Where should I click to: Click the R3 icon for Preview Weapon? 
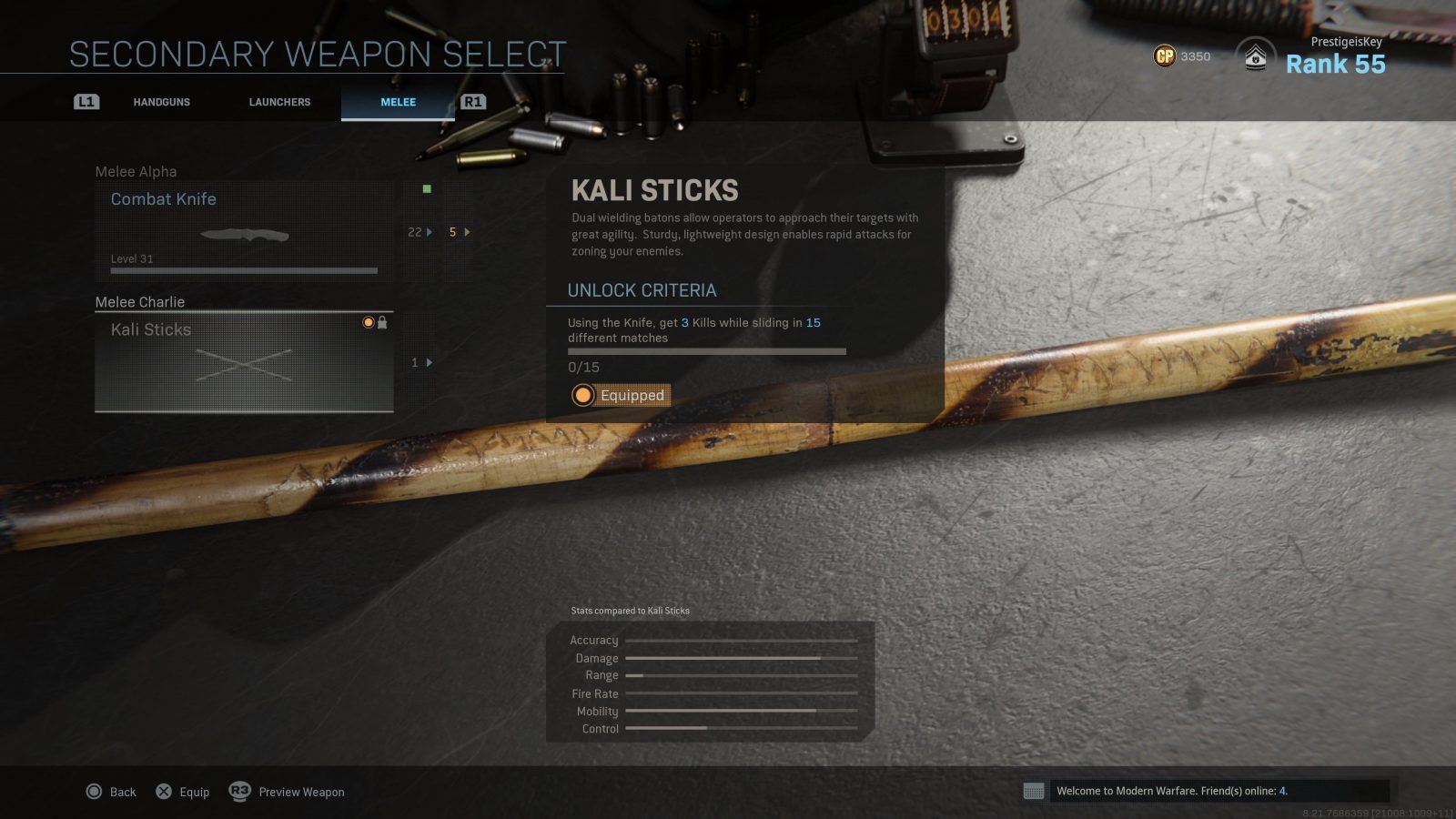pyautogui.click(x=238, y=792)
